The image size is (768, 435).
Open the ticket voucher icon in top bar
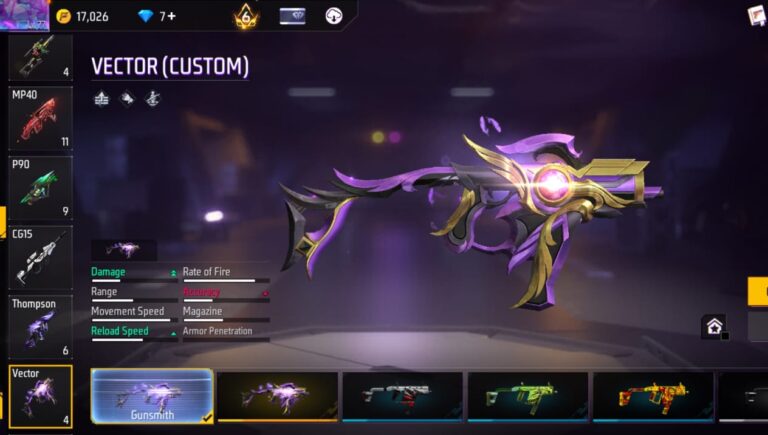(292, 16)
